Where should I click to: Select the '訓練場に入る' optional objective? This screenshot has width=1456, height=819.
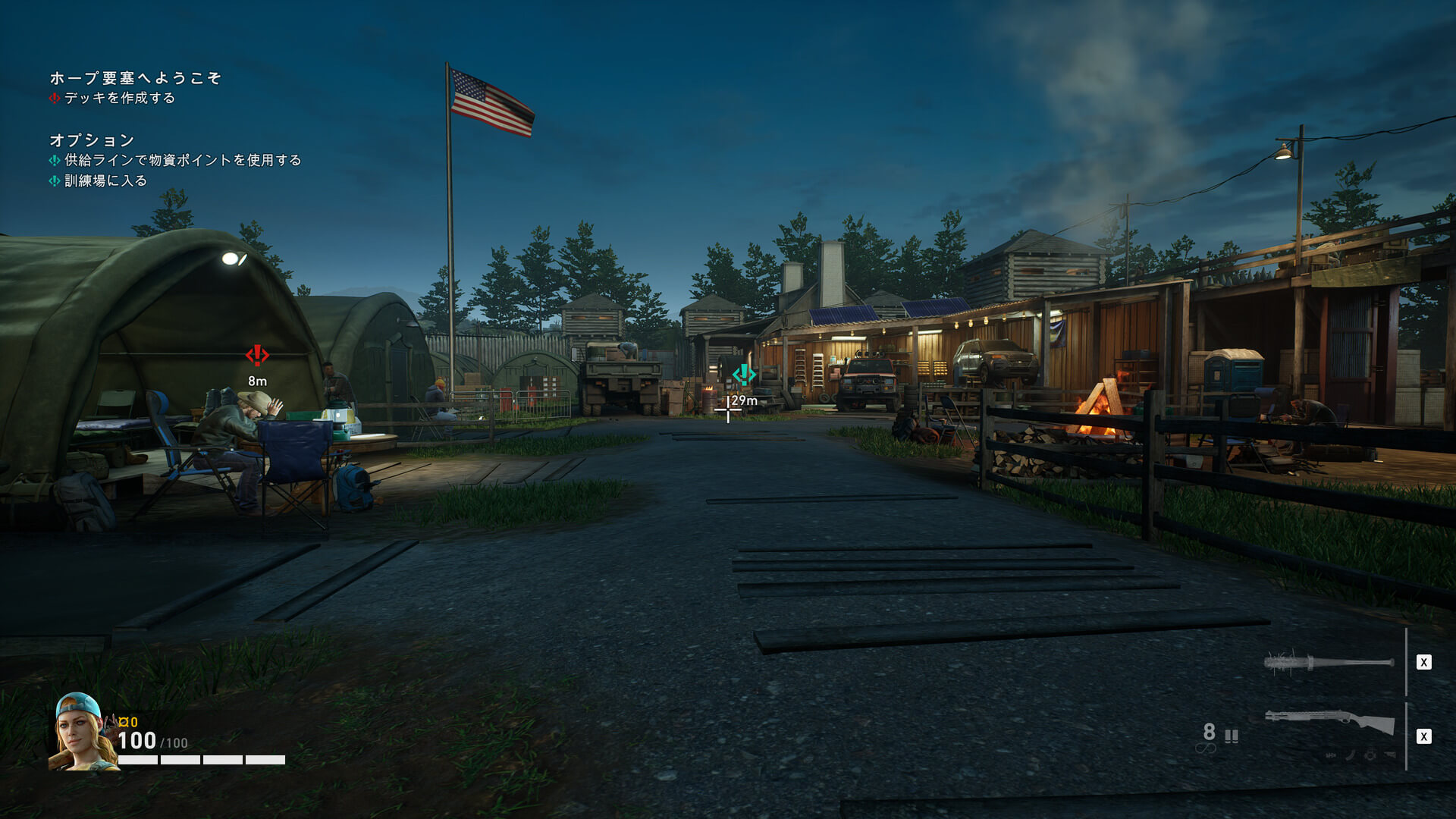click(105, 180)
